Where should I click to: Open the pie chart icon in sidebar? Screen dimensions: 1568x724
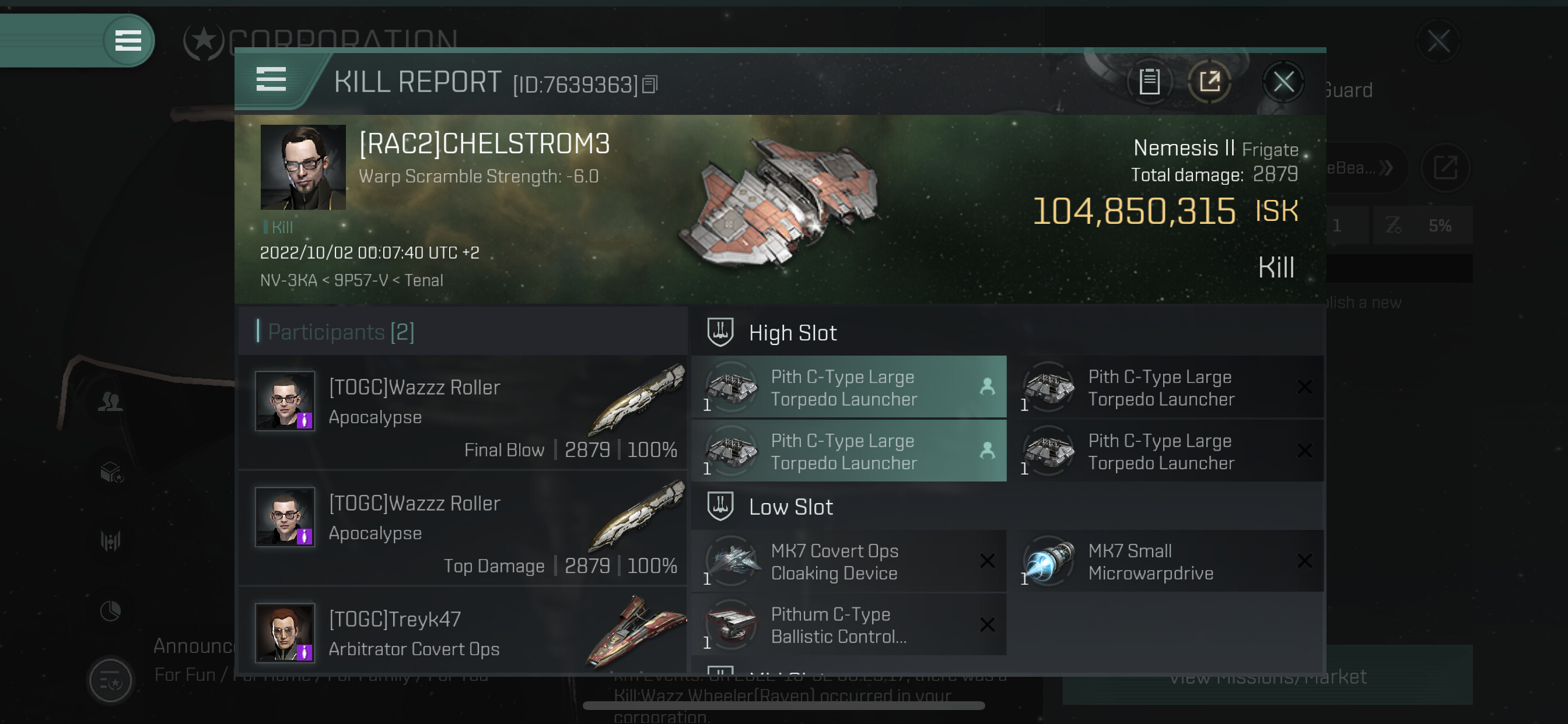111,611
